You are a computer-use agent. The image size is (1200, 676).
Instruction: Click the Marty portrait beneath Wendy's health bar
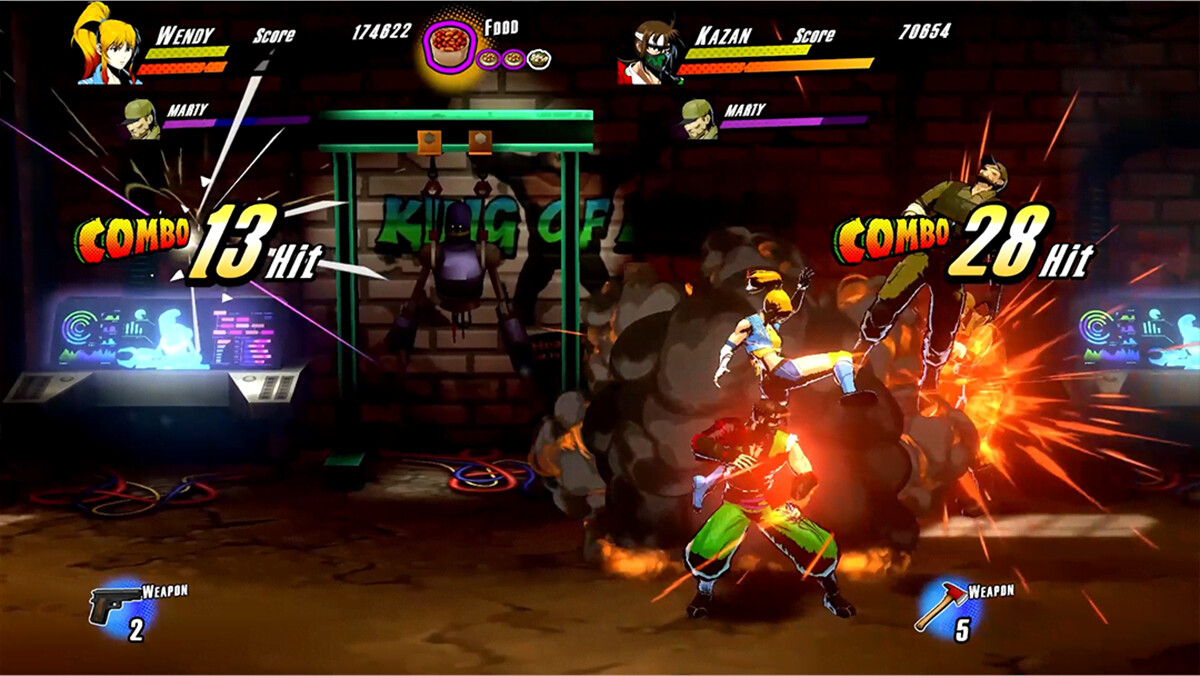click(142, 118)
